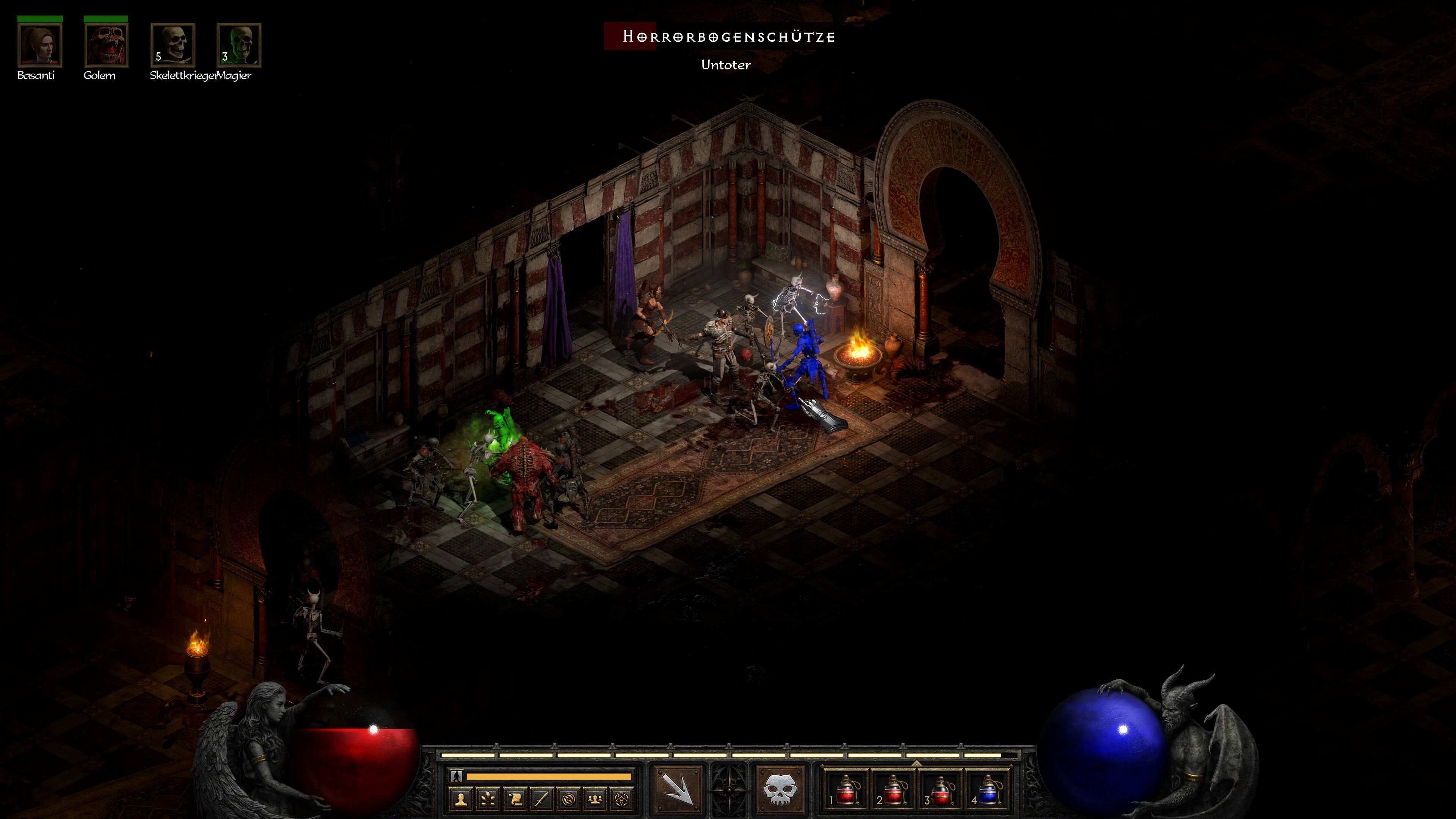Open the inventory sword button
The width and height of the screenshot is (1456, 819).
[542, 799]
